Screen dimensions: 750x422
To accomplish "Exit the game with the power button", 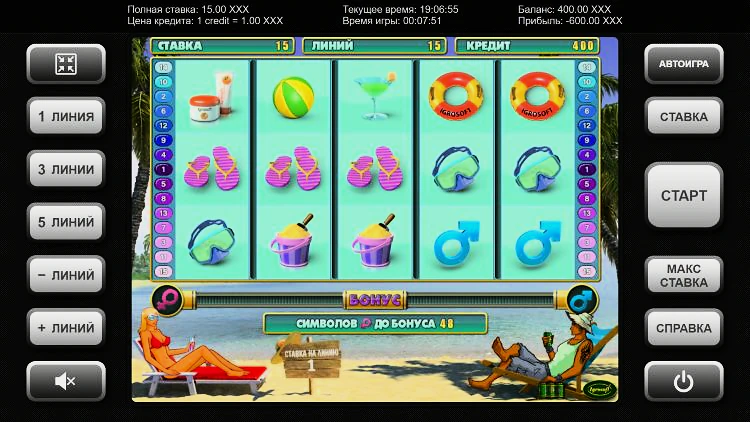I will (684, 381).
